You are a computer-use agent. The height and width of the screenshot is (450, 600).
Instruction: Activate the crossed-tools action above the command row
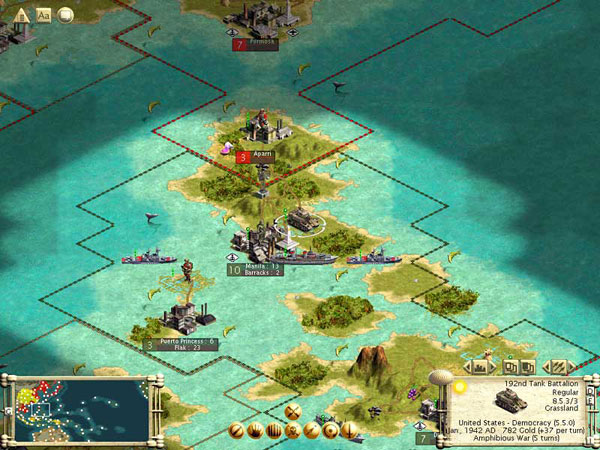(x=293, y=411)
